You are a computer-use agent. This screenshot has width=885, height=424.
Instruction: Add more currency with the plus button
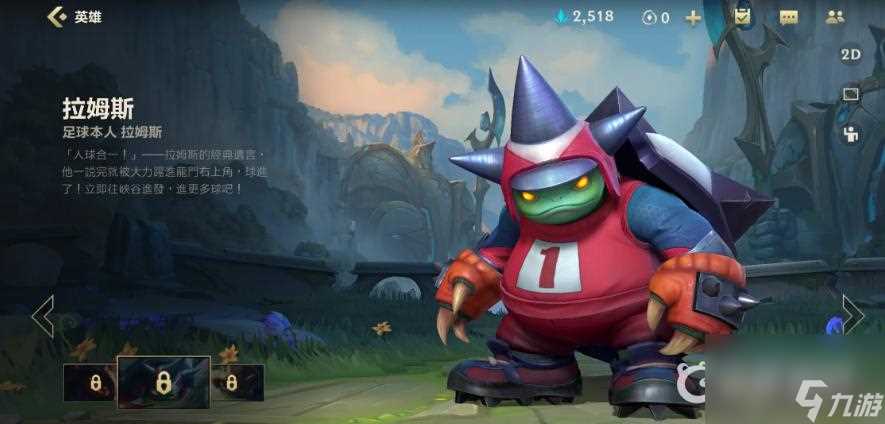692,17
